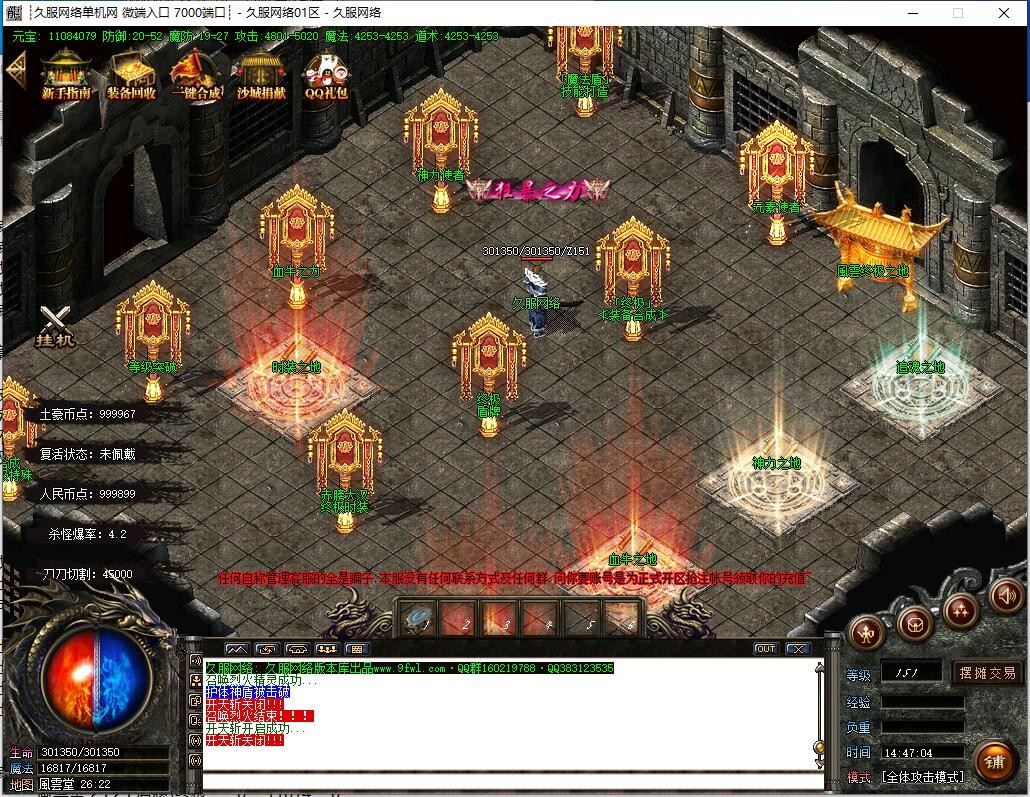Click the OUT button above the chat
This screenshot has width=1030, height=797.
765,649
